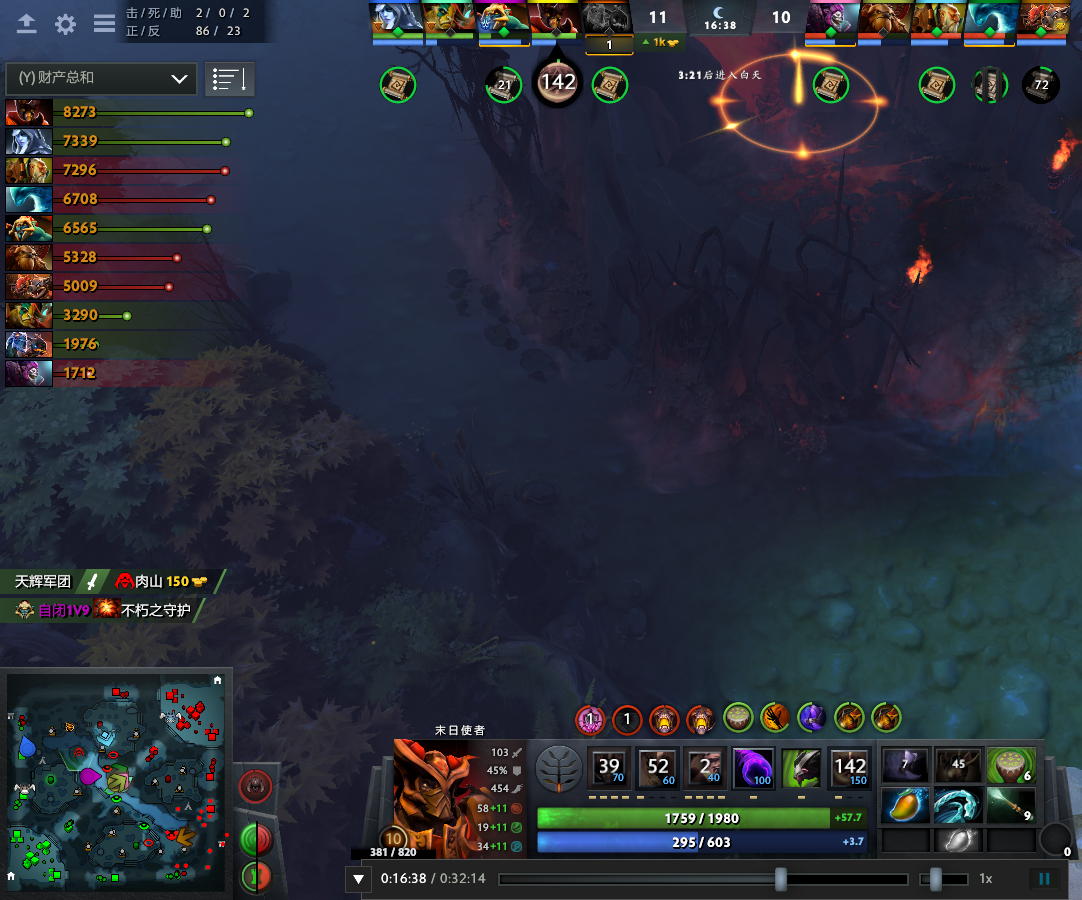
Task: Select the Drow Ranger portrait in top bar
Action: [396, 18]
